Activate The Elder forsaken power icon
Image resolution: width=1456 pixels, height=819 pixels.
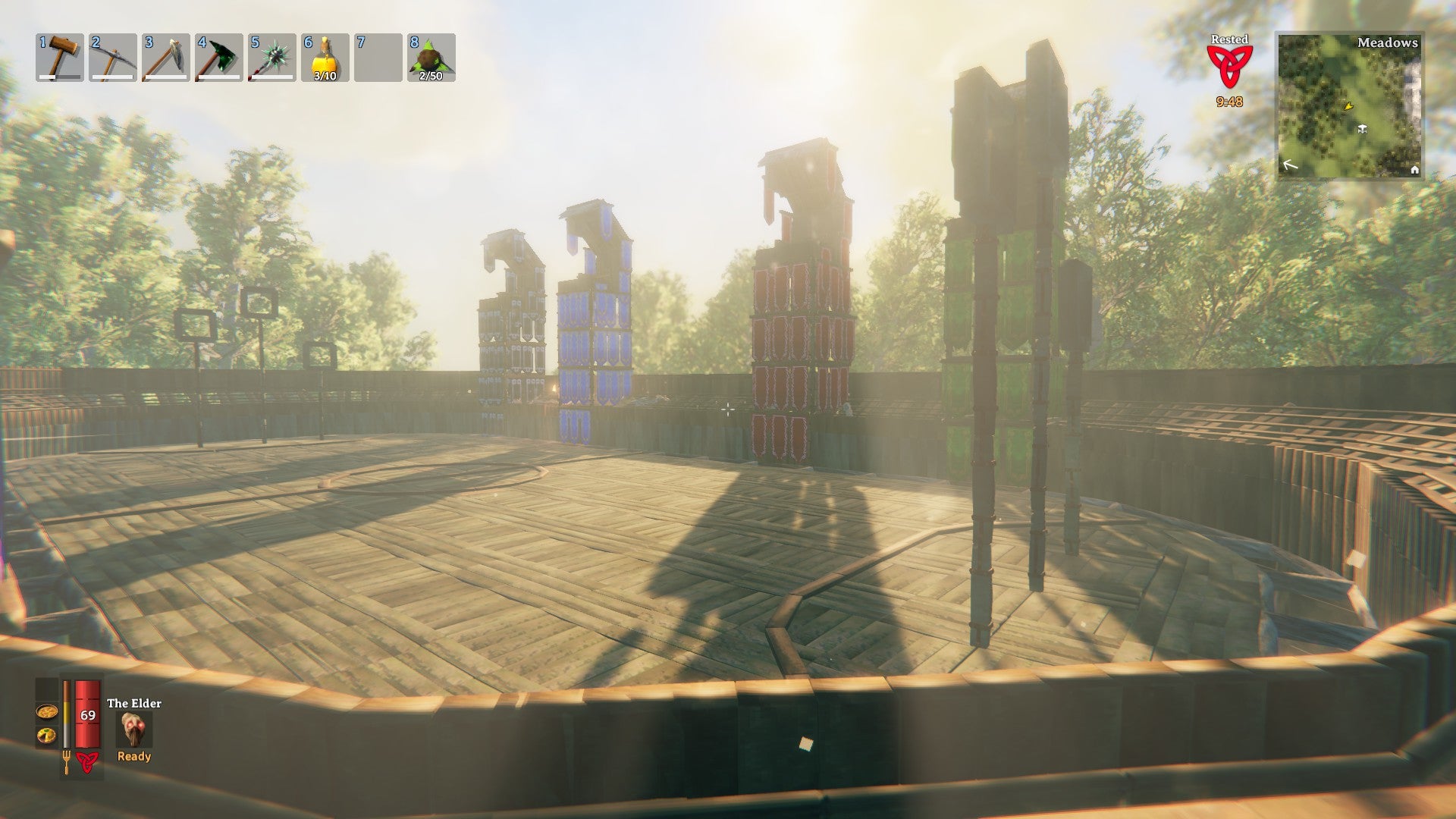(x=135, y=729)
